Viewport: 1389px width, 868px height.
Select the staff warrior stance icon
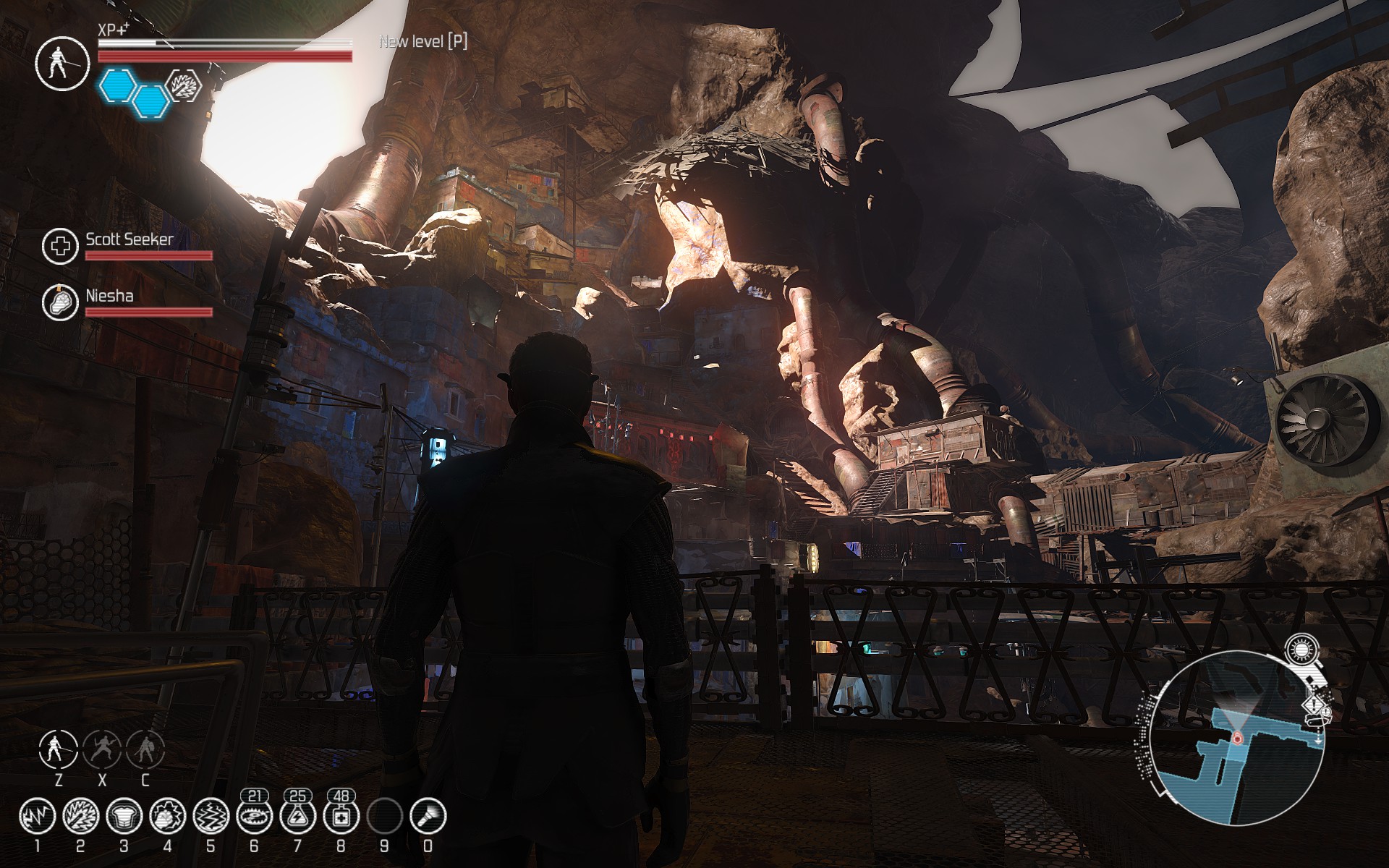(59, 749)
